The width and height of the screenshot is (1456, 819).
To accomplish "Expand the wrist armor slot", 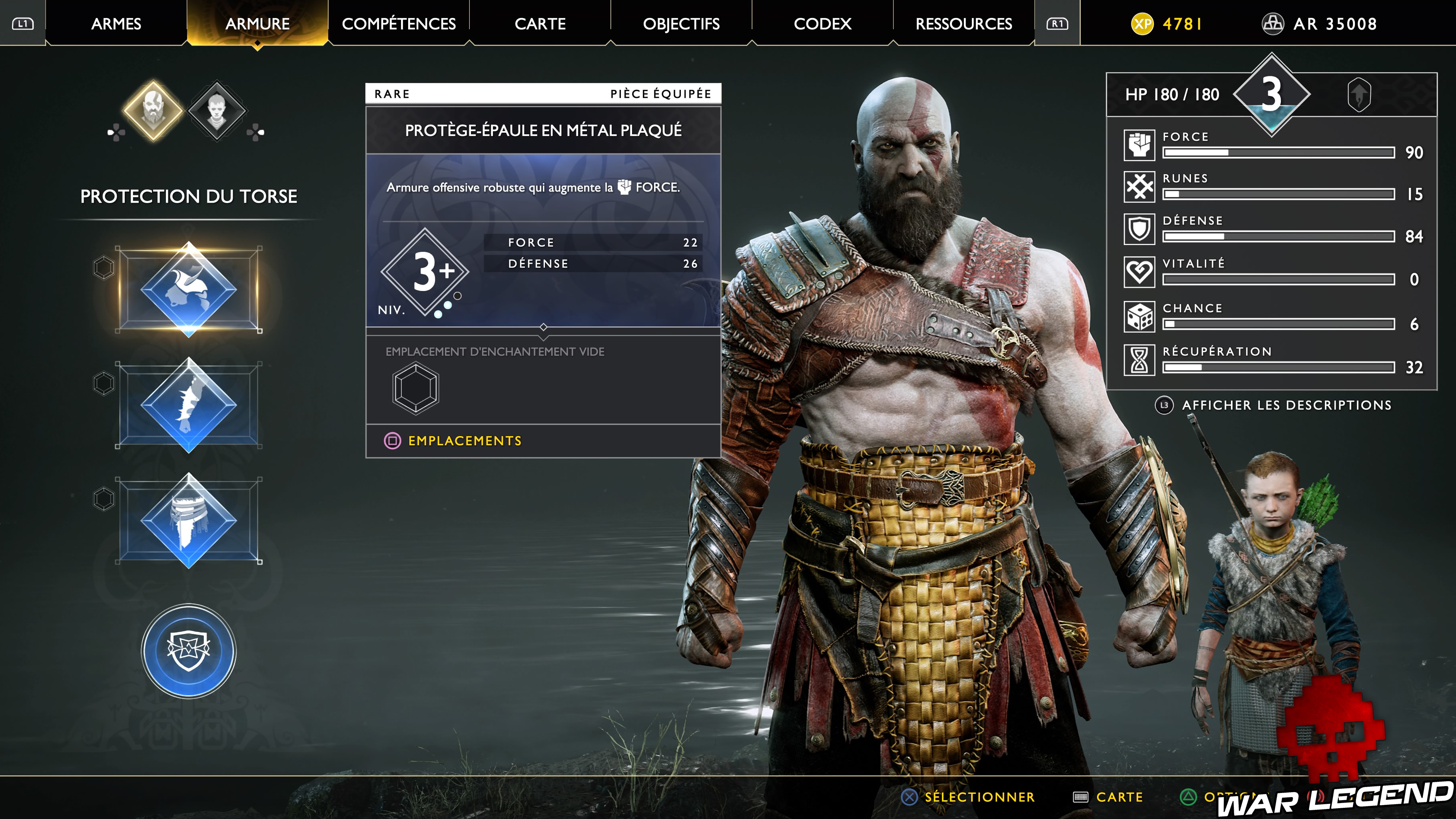I will [x=188, y=405].
